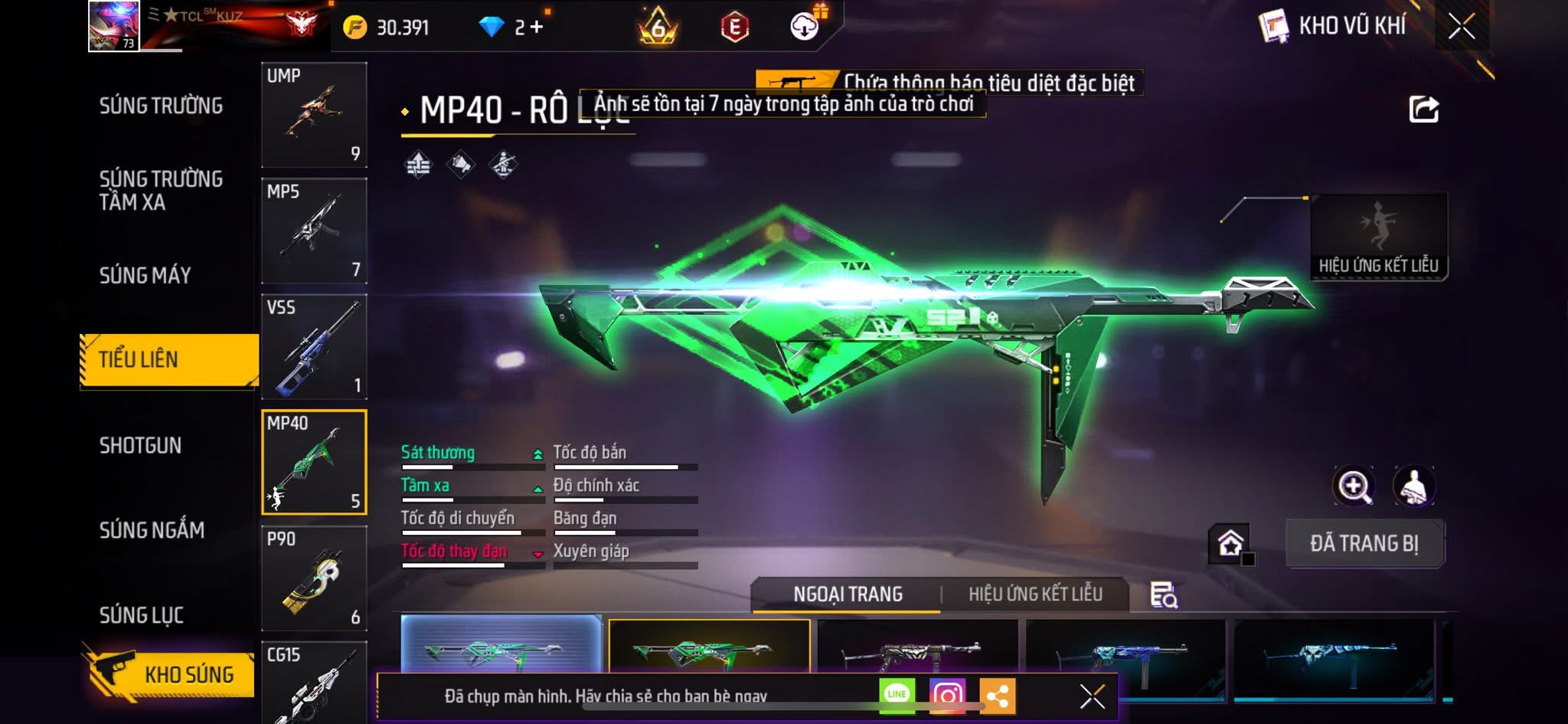Choose the VSS weapon tile
Image resolution: width=1568 pixels, height=724 pixels.
314,347
